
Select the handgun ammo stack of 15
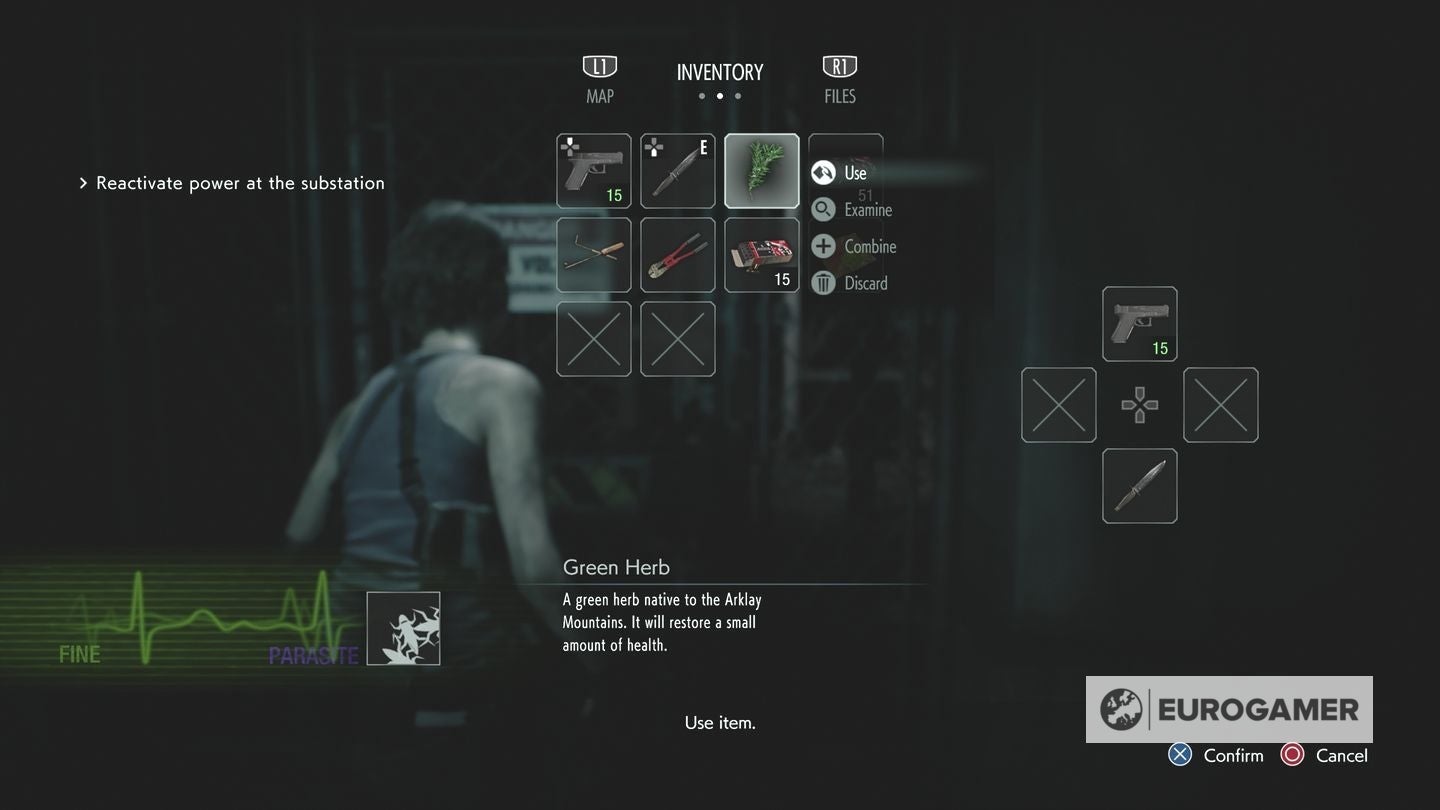coord(761,255)
